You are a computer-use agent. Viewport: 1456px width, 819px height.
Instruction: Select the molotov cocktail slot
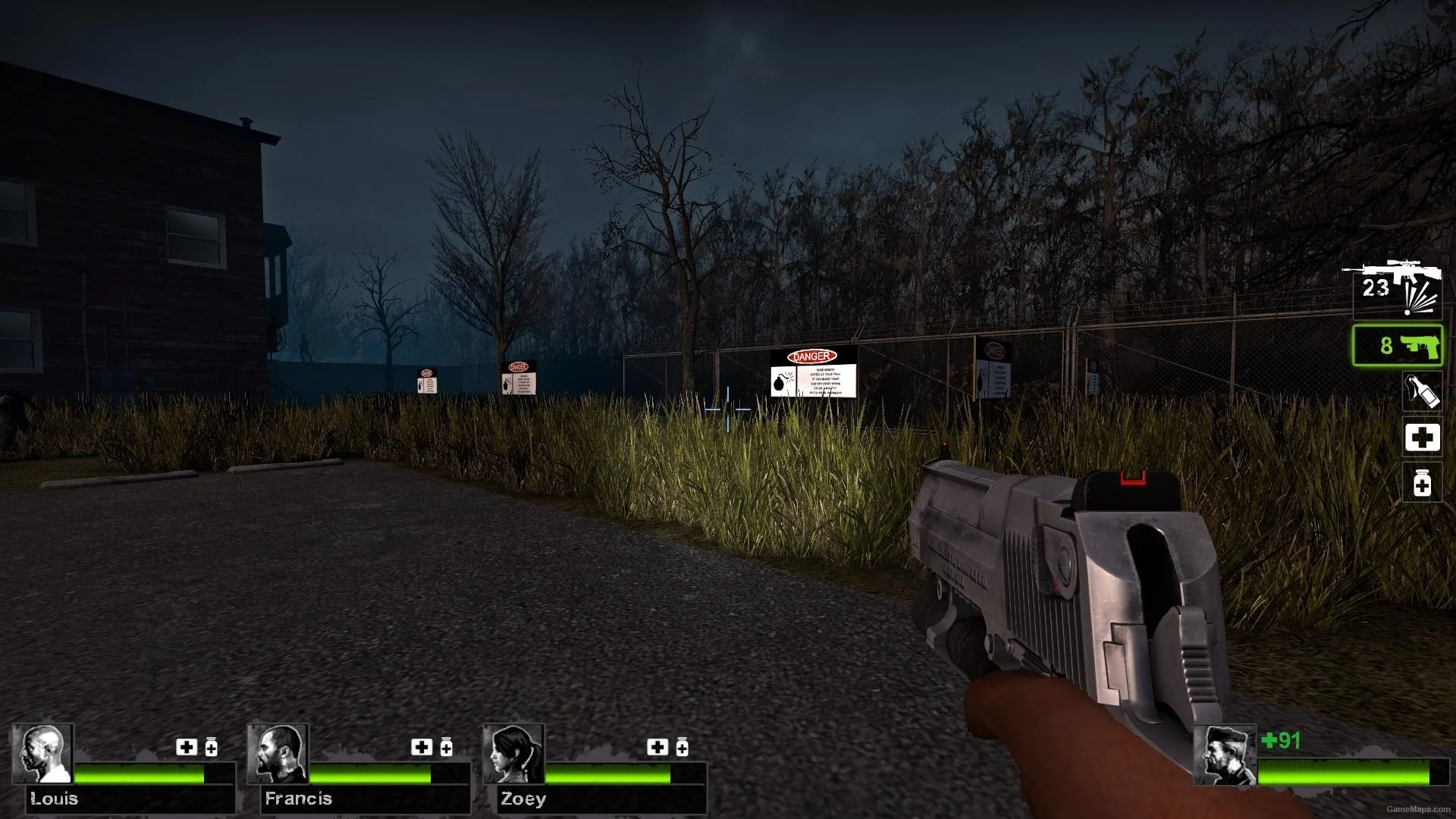[x=1421, y=392]
